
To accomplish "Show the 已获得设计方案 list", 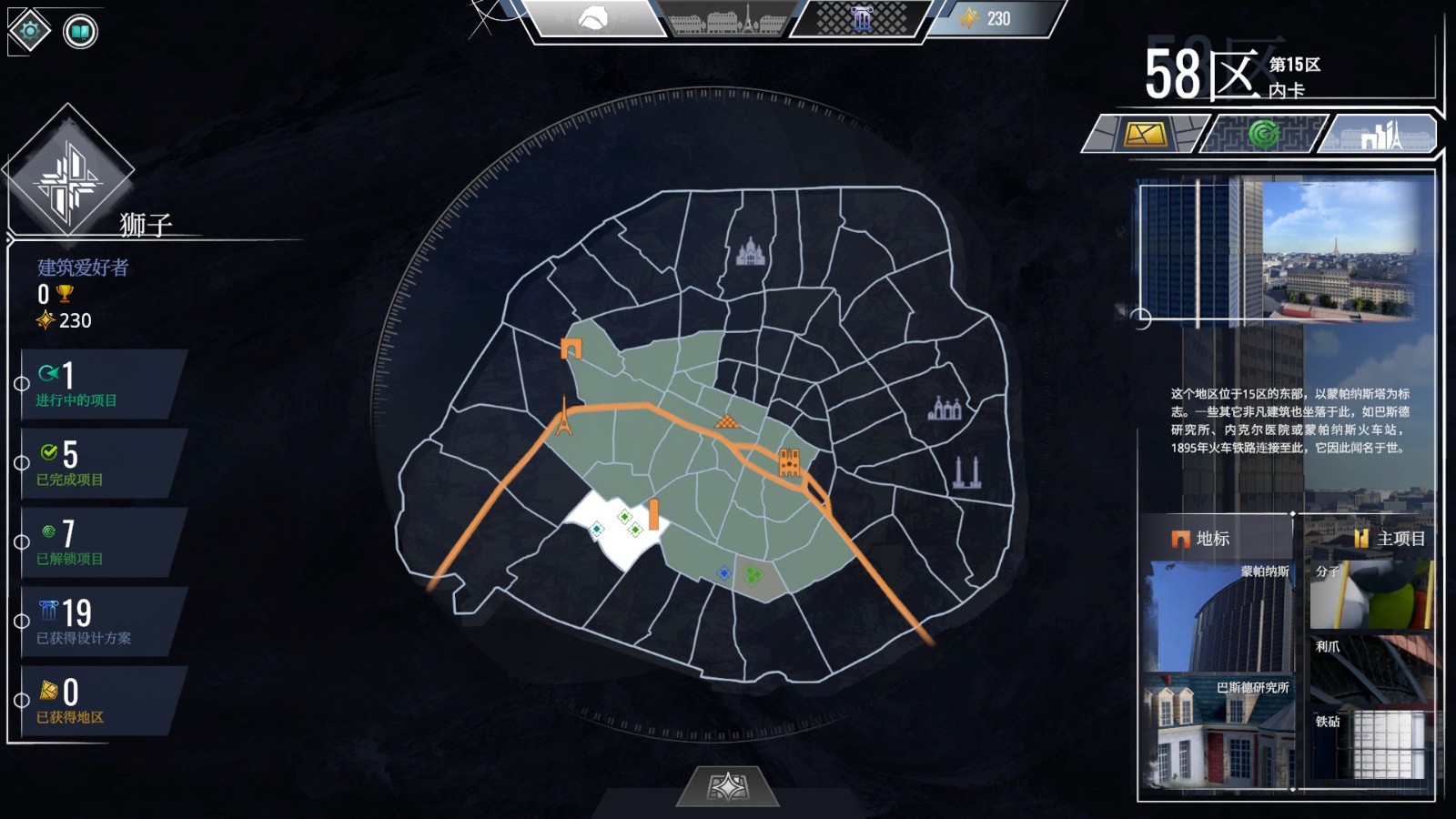I will (100, 622).
